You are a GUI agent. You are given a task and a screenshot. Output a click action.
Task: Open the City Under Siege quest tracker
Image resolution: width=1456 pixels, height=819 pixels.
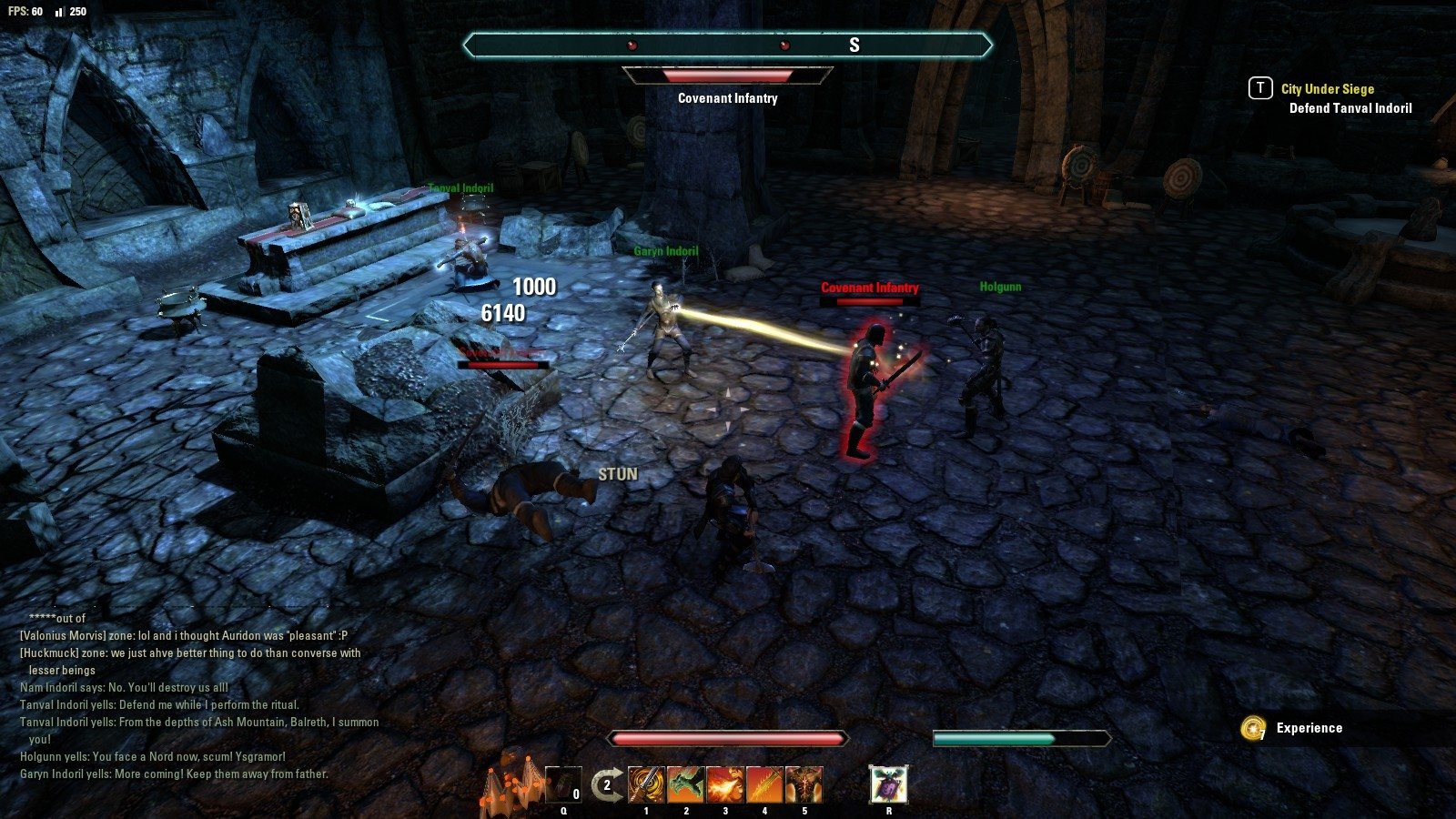click(1327, 89)
